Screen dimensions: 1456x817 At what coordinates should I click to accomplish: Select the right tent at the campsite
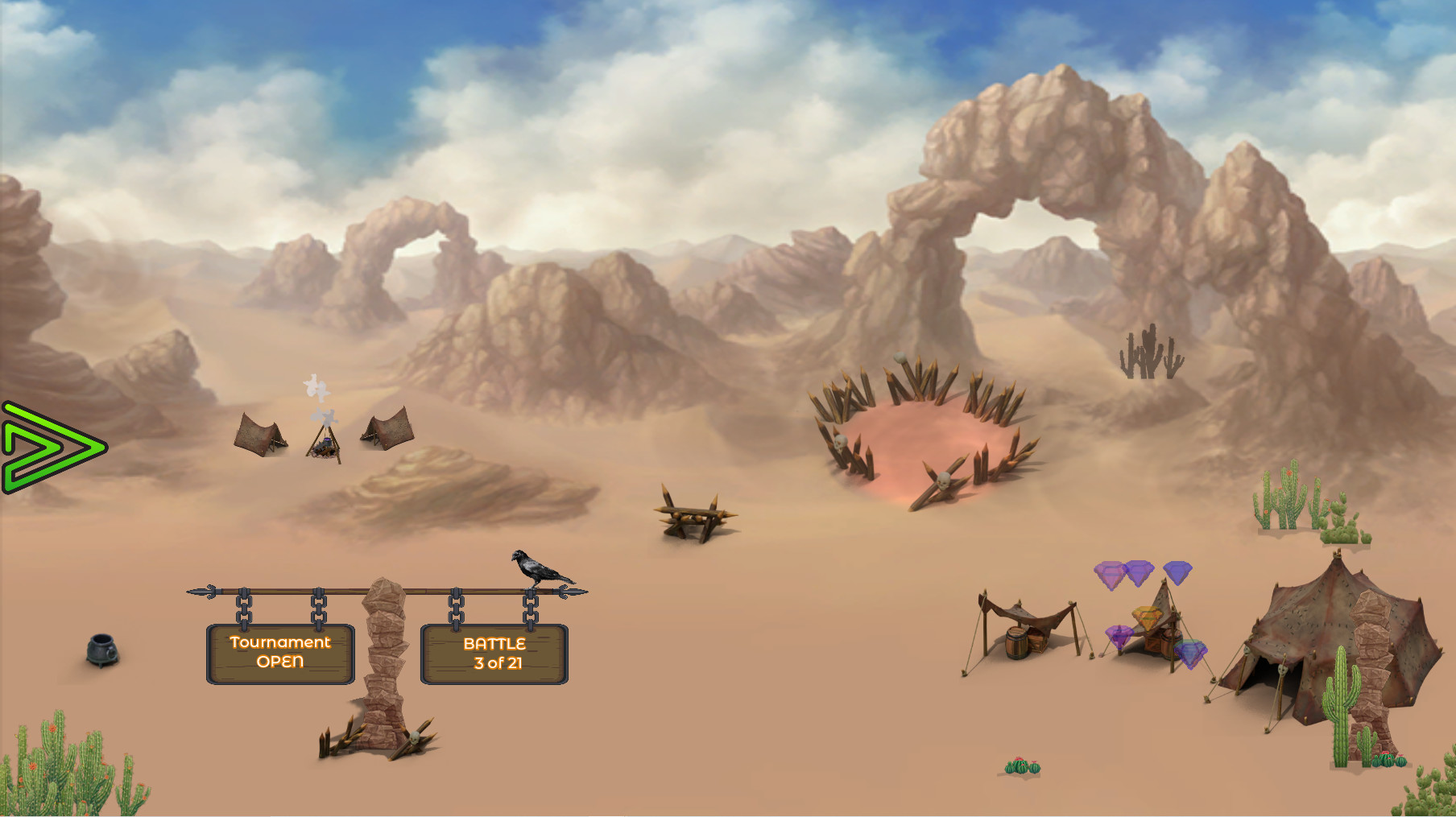coord(385,431)
